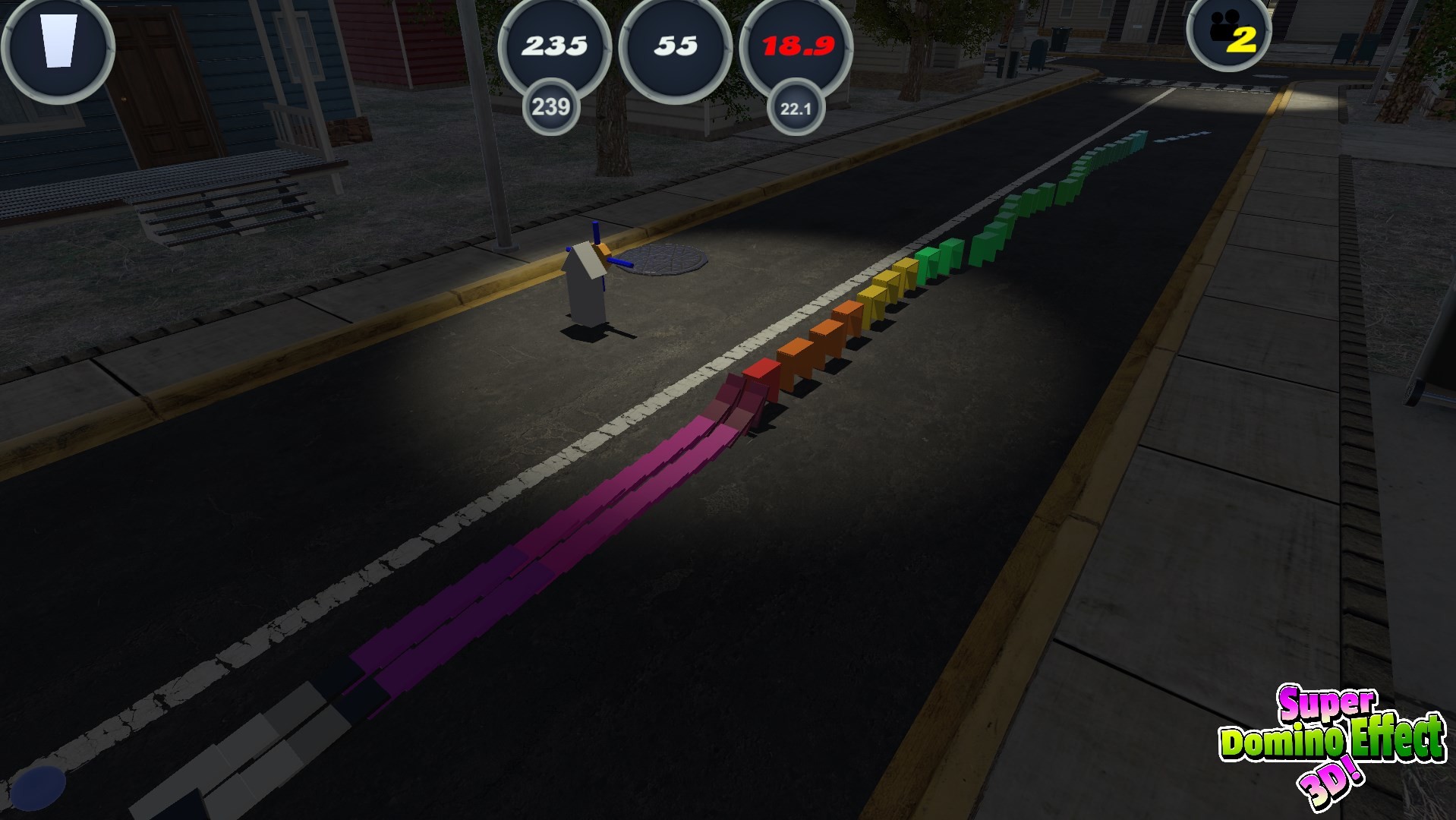Click the manhole cover on the road
This screenshot has height=820, width=1456.
(663, 258)
